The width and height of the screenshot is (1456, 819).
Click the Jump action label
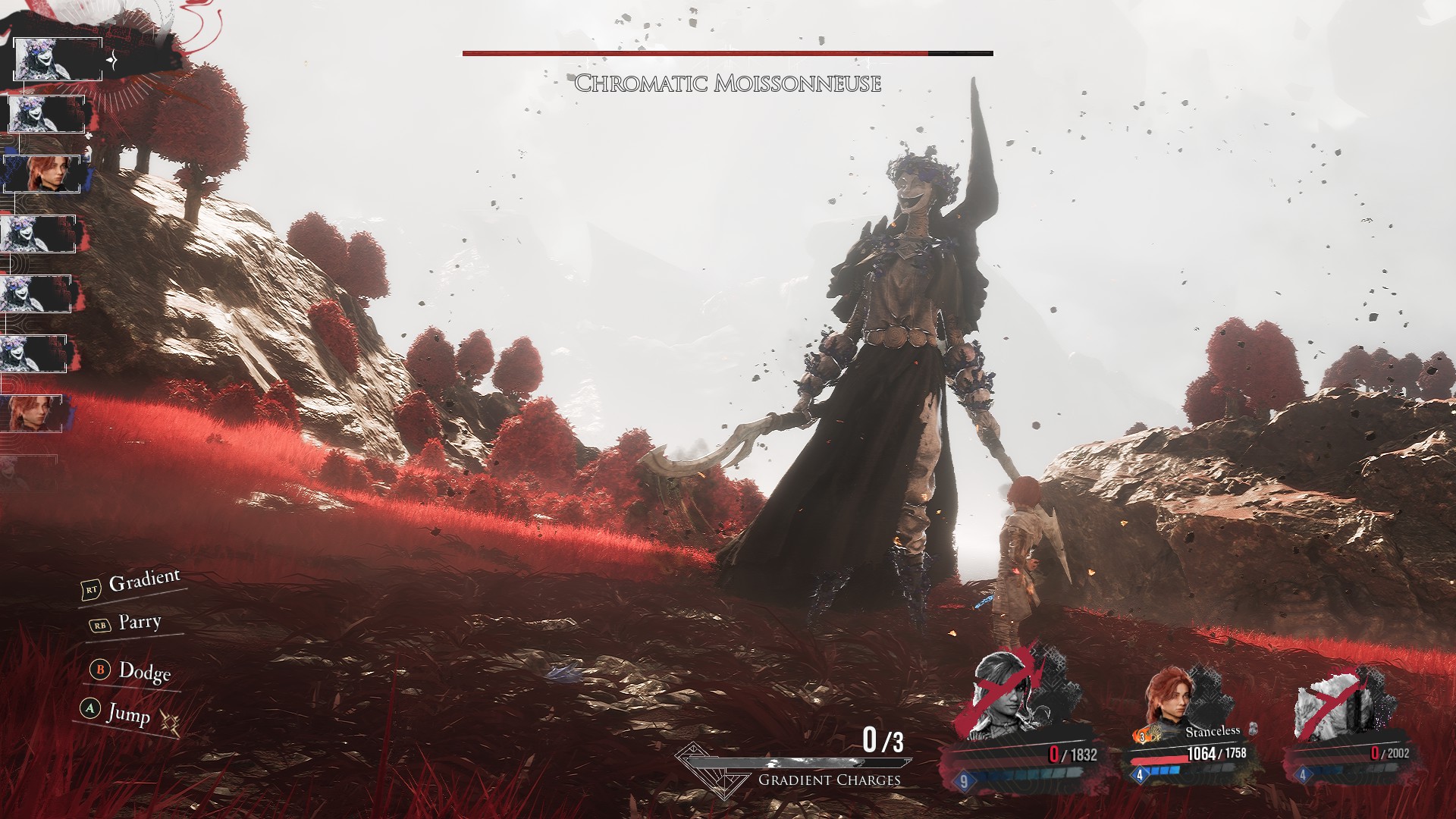pyautogui.click(x=128, y=713)
